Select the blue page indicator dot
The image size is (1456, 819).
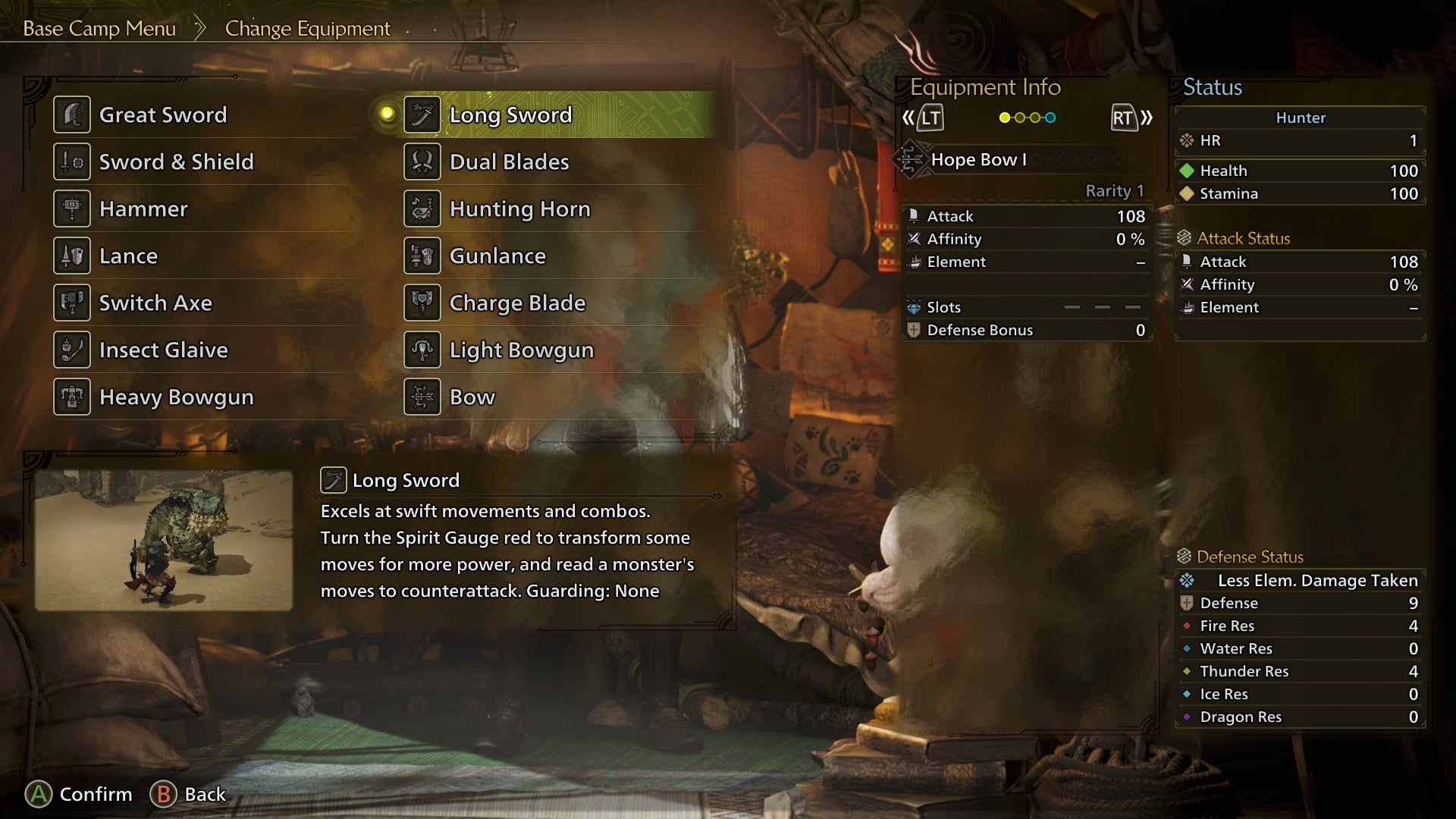[1050, 118]
